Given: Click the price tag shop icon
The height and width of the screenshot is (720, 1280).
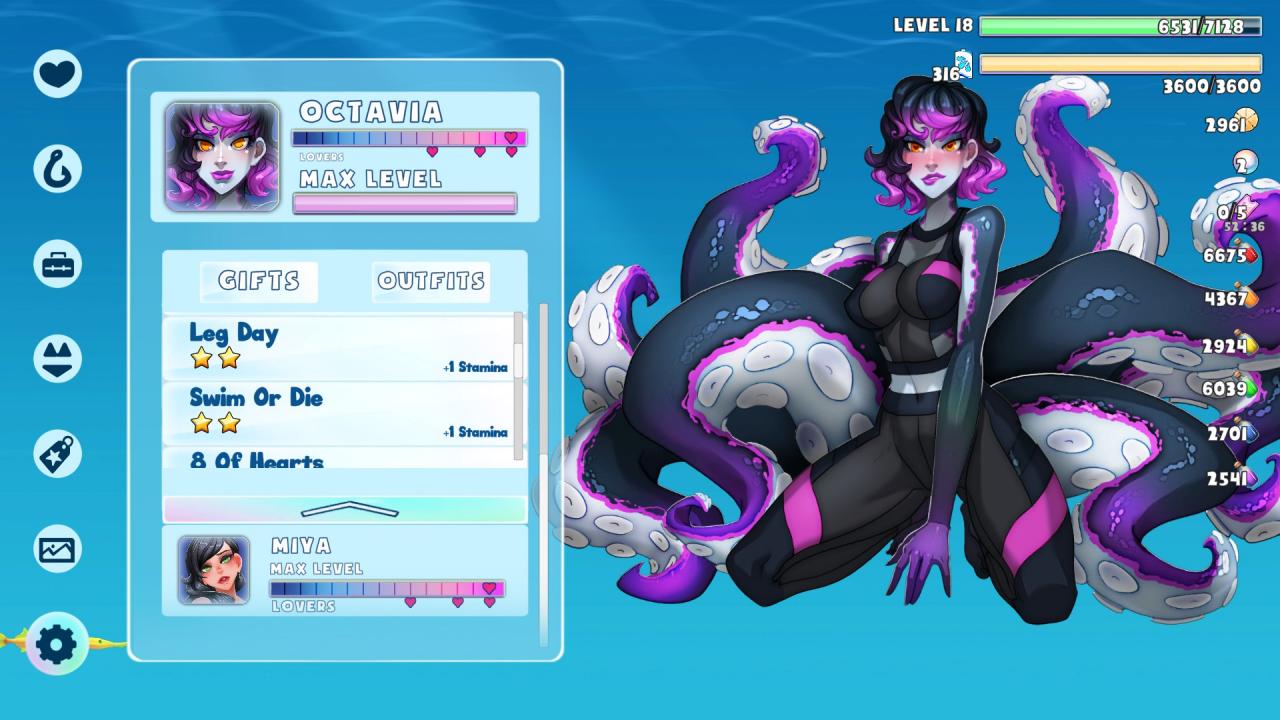Looking at the screenshot, I should click(x=57, y=454).
